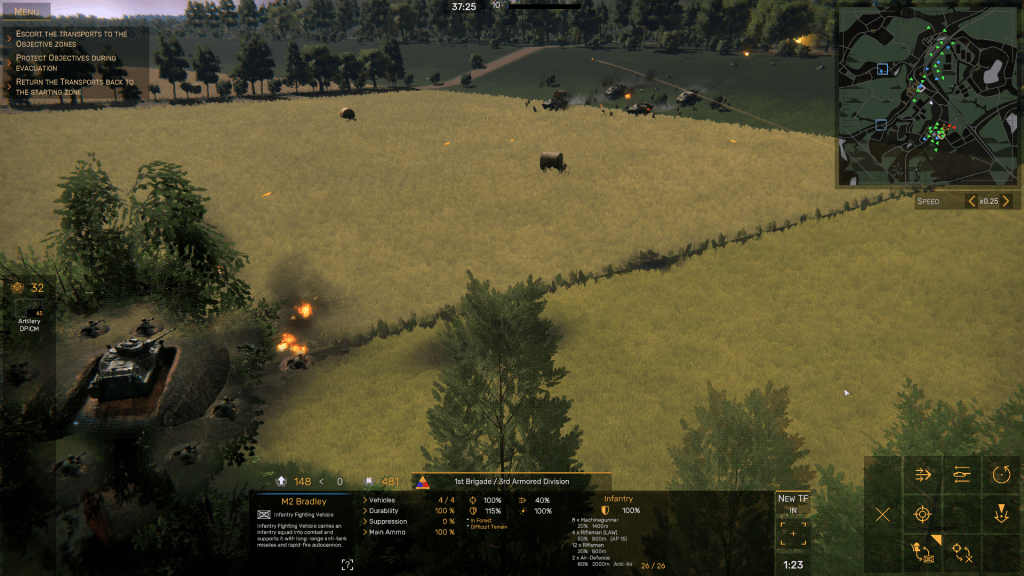This screenshot has height=576, width=1024.
Task: Increase game speed with the right arrow
Action: click(x=1005, y=201)
